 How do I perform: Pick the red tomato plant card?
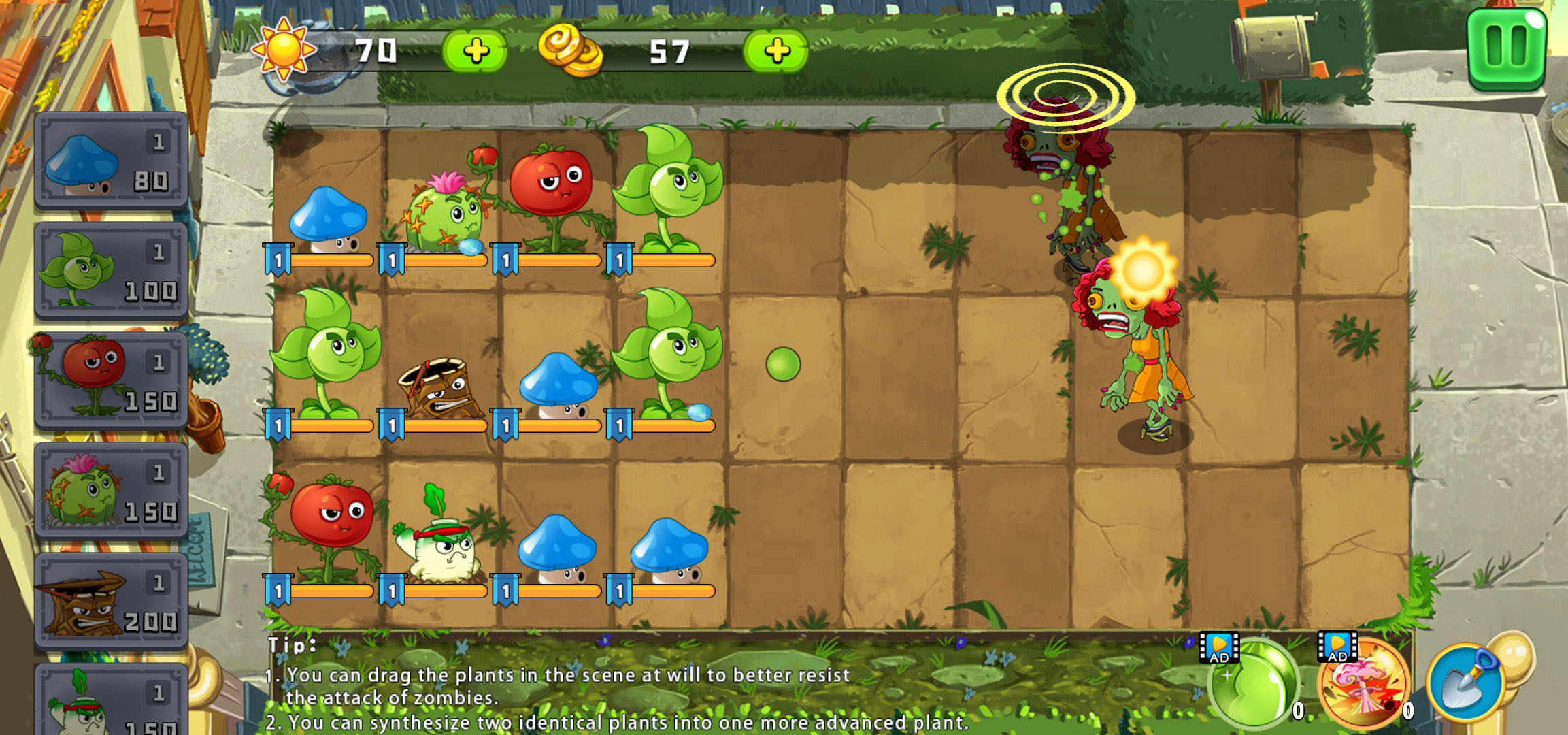[x=111, y=381]
